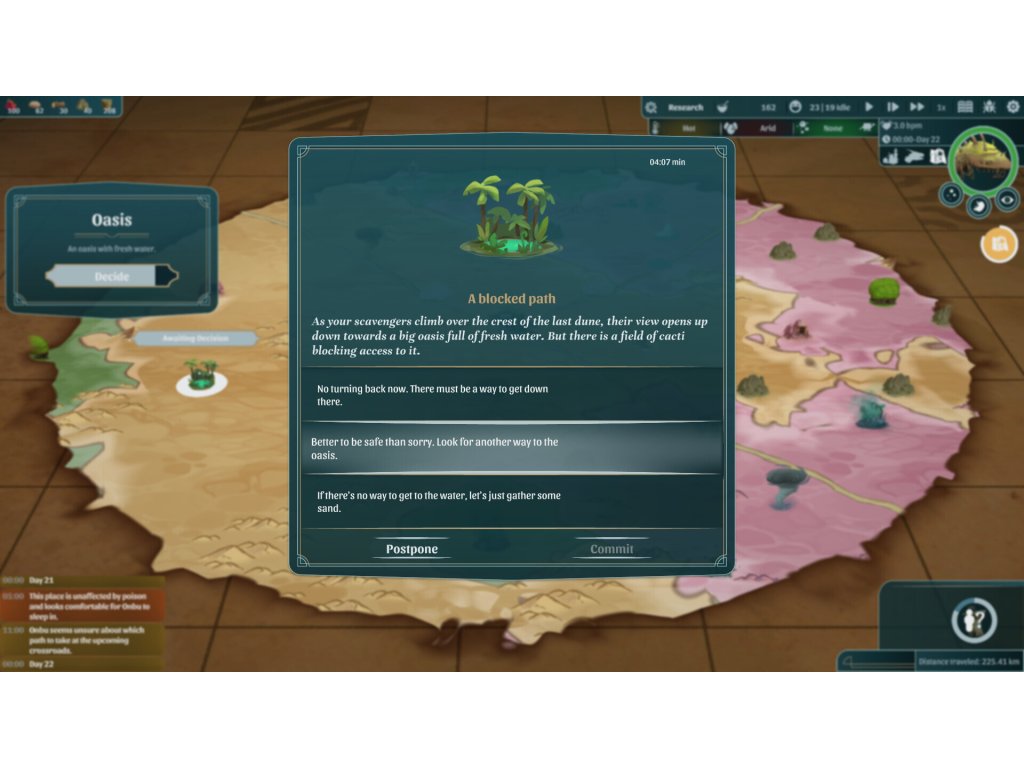Screen dimensions: 1024x768
Task: Postpone the oasis decision
Action: pos(412,549)
